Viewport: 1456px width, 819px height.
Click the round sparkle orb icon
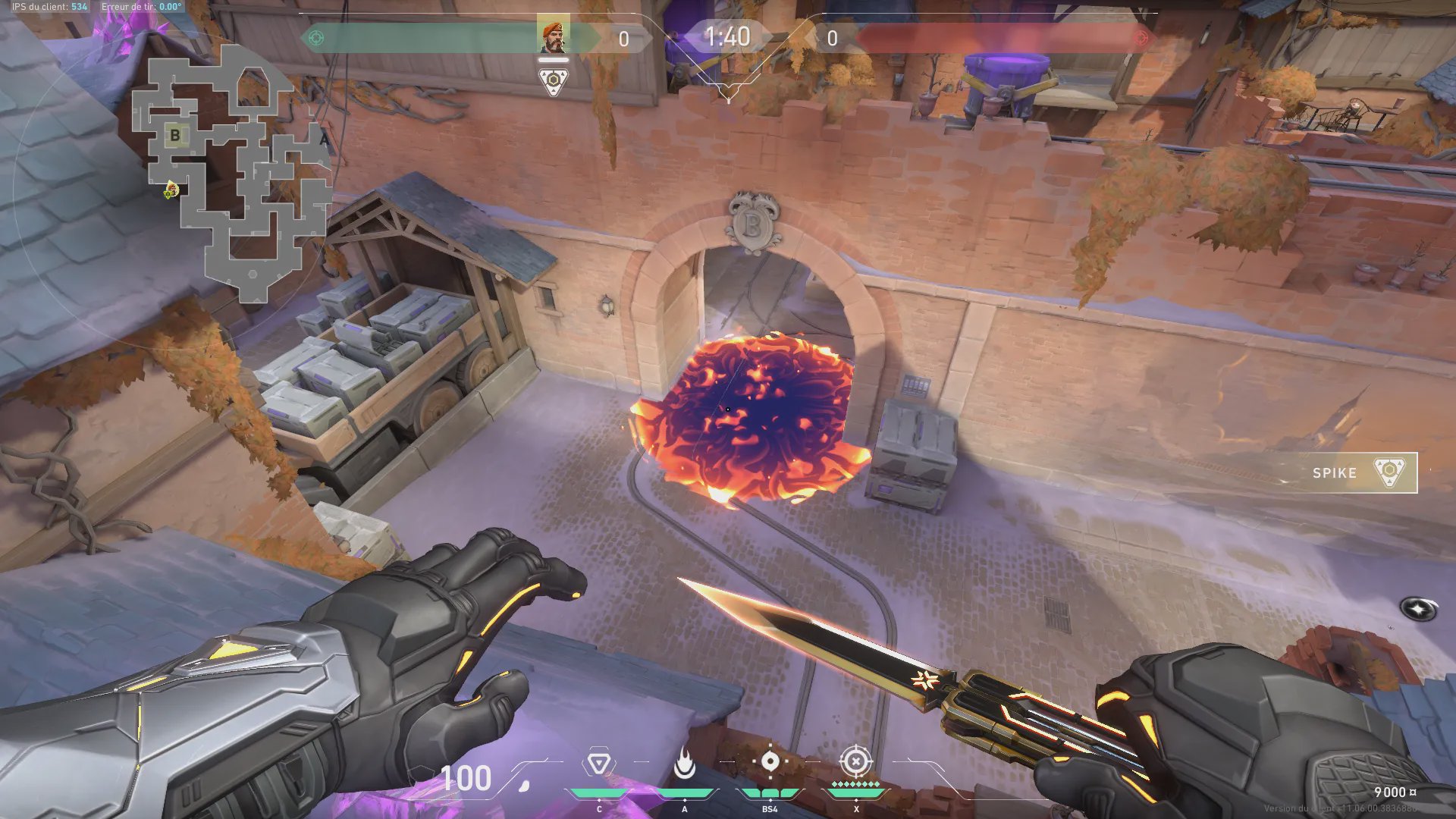click(1417, 608)
